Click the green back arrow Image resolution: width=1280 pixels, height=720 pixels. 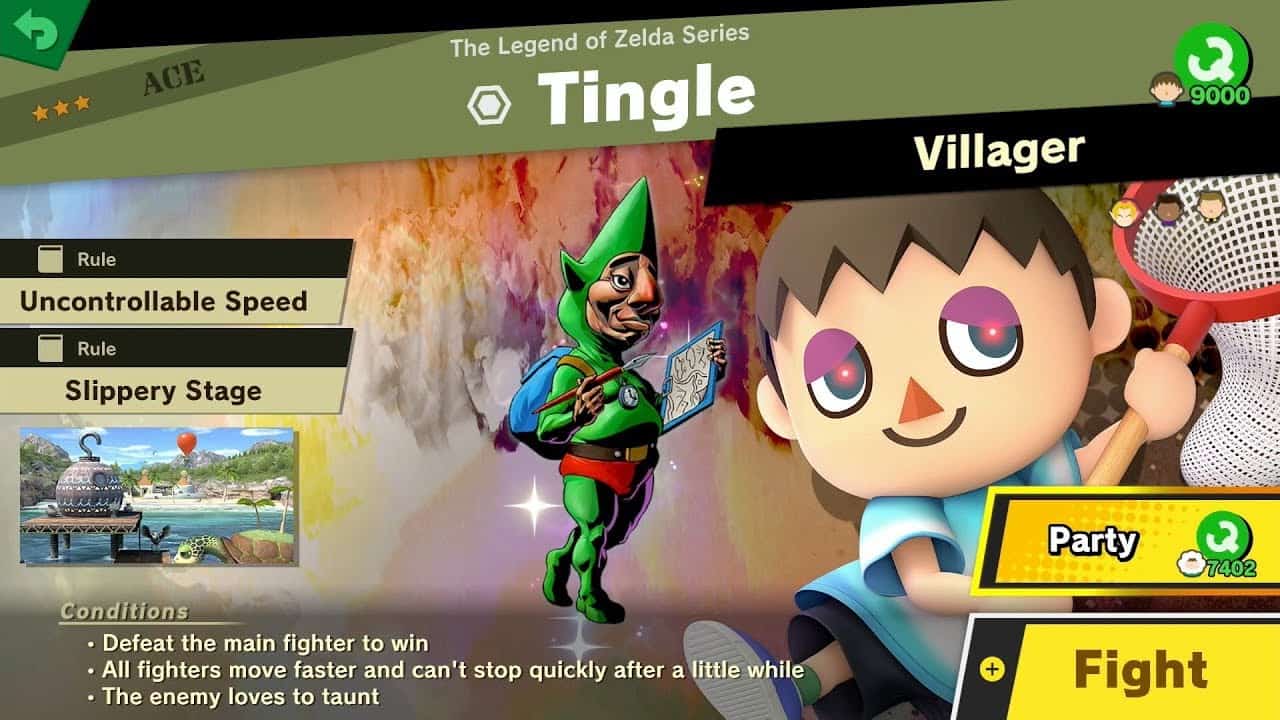click(36, 30)
